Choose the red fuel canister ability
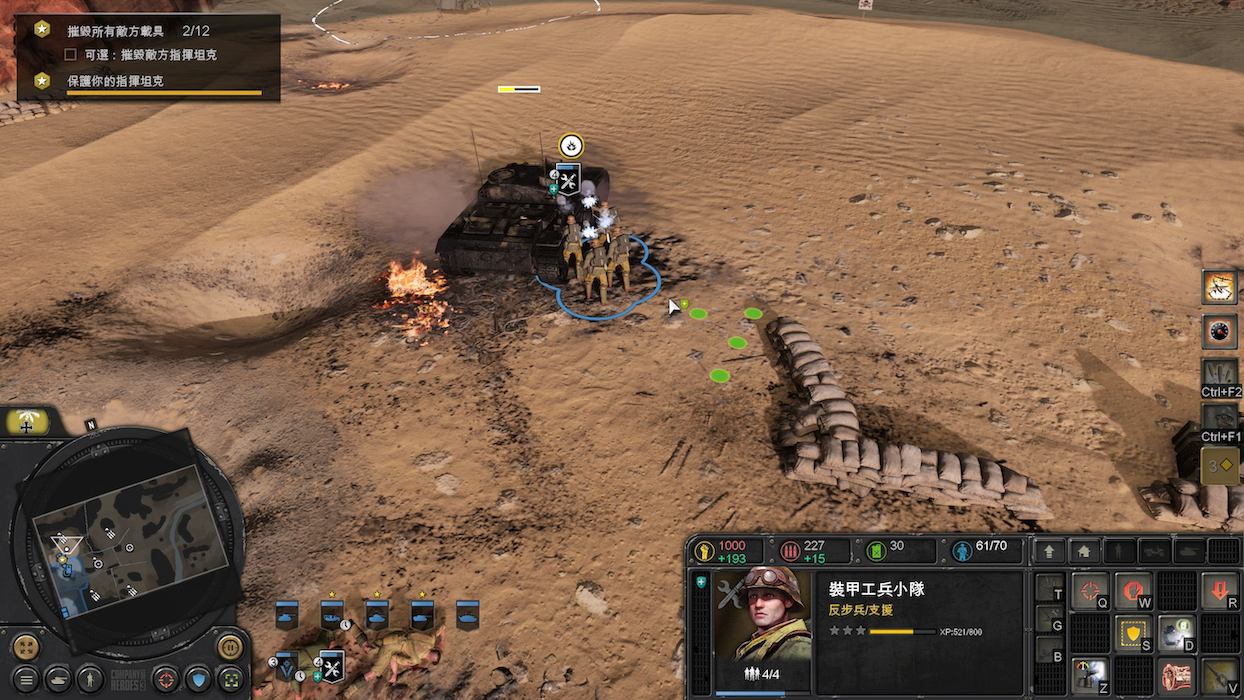1244x700 pixels. (x=1177, y=676)
